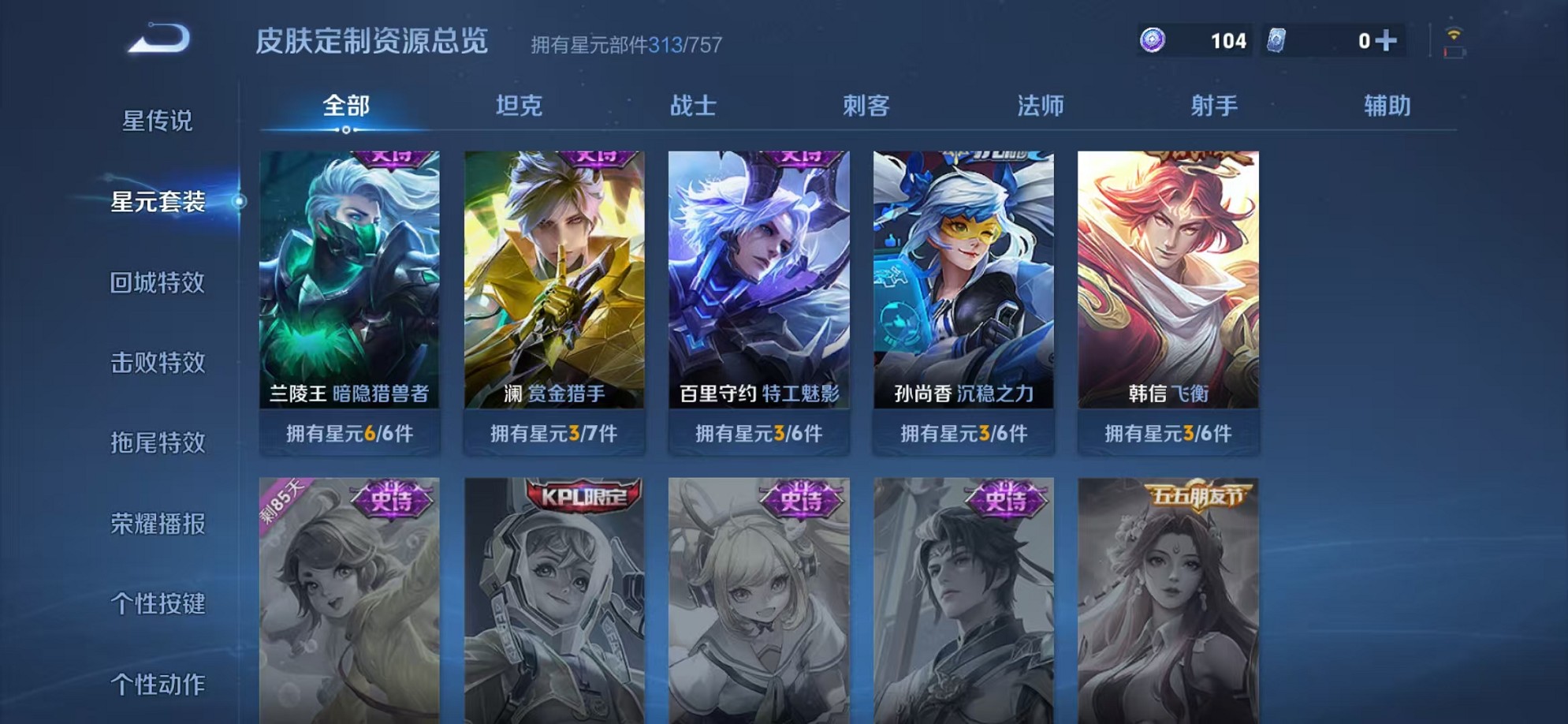
Task: Click the WiFi signal indicator
Action: pos(1453,33)
